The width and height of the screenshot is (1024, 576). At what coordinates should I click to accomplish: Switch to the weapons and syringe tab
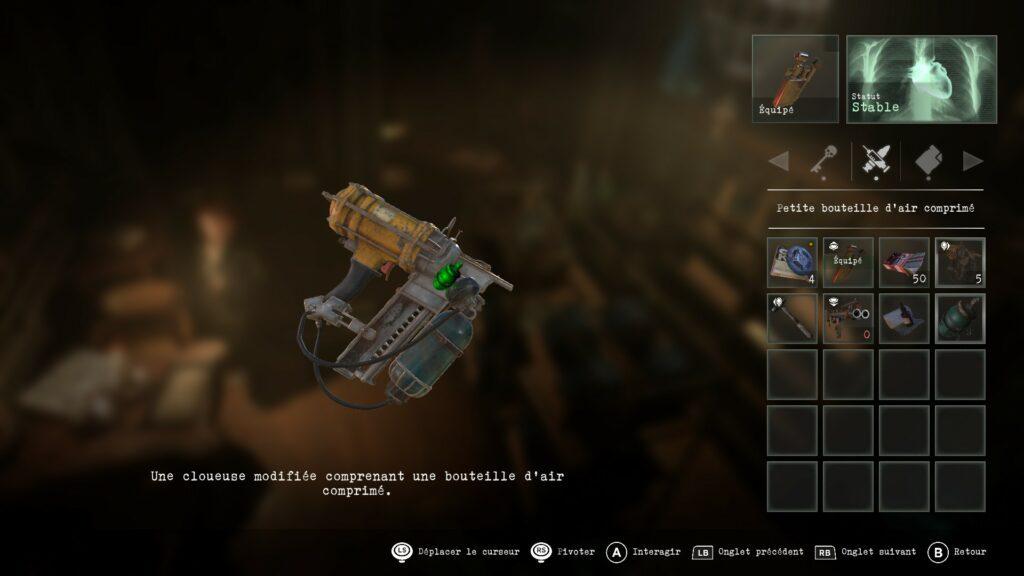coord(876,160)
